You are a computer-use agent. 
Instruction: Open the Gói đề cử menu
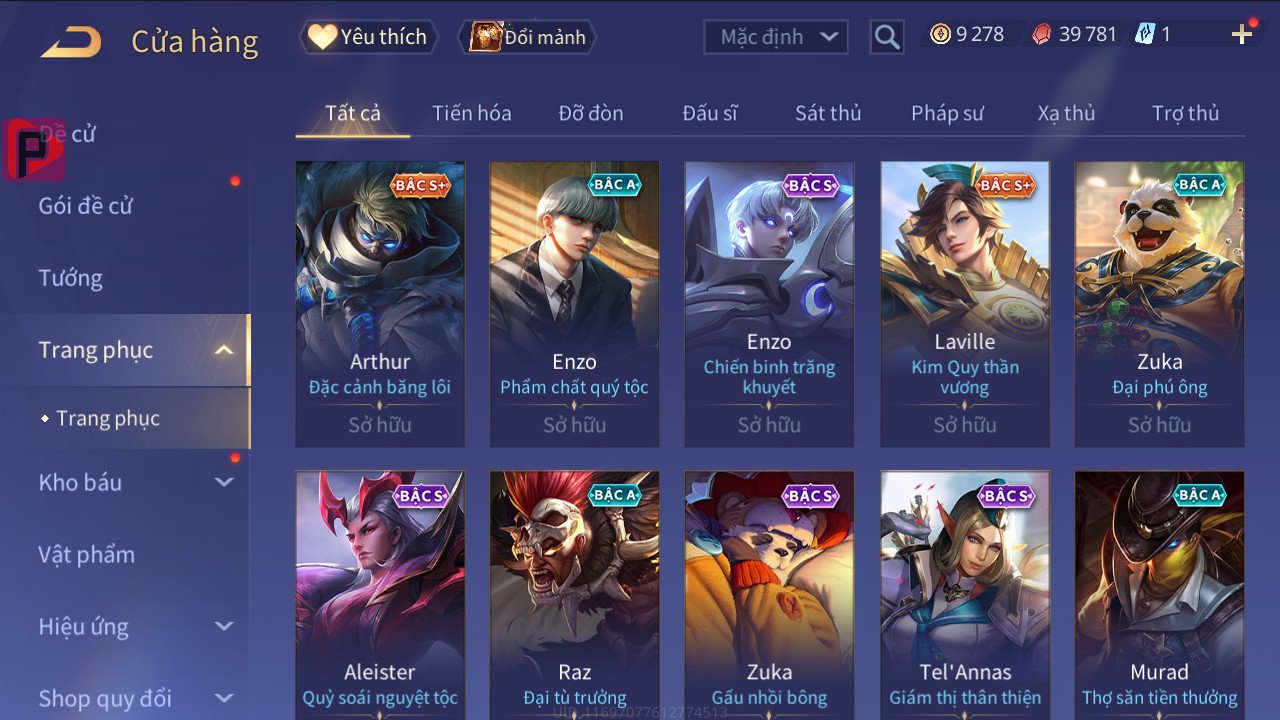[x=86, y=206]
